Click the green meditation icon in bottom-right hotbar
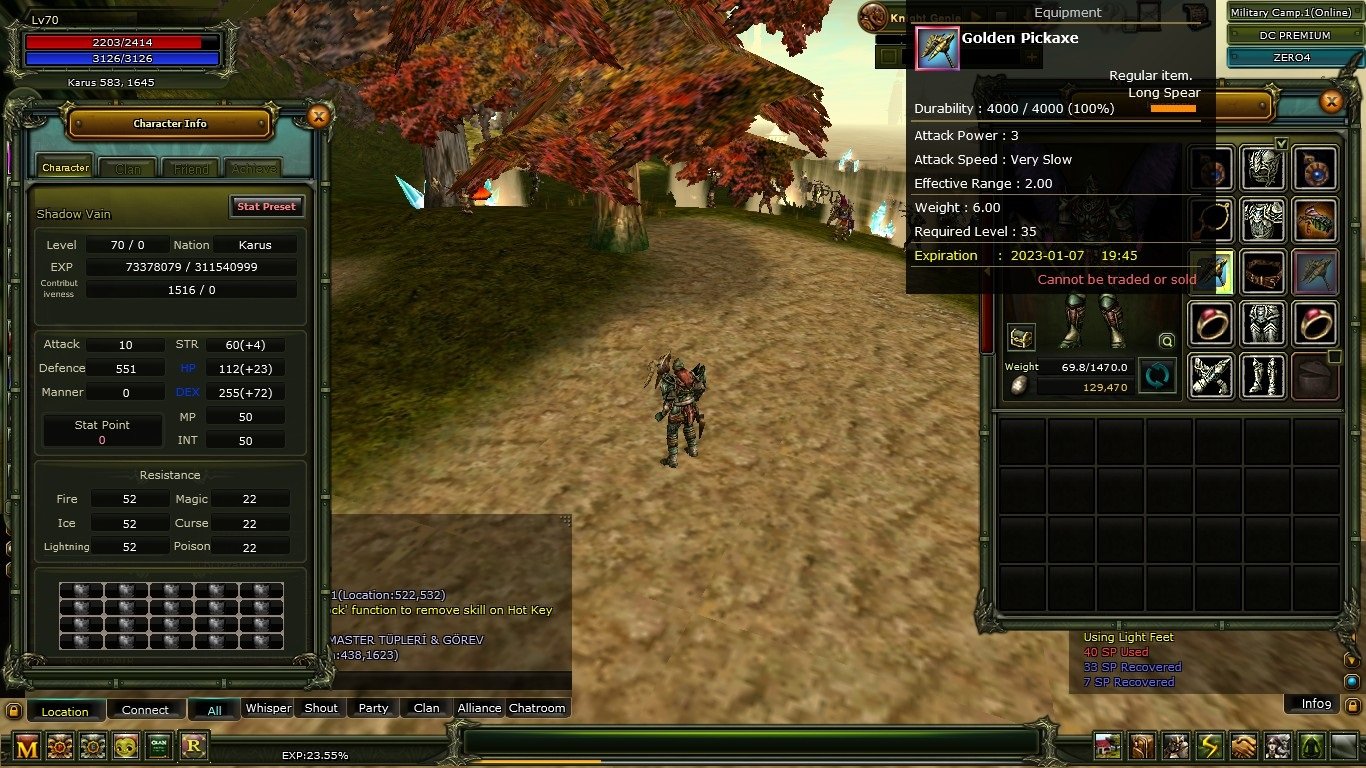The height and width of the screenshot is (768, 1366). pyautogui.click(x=1310, y=744)
